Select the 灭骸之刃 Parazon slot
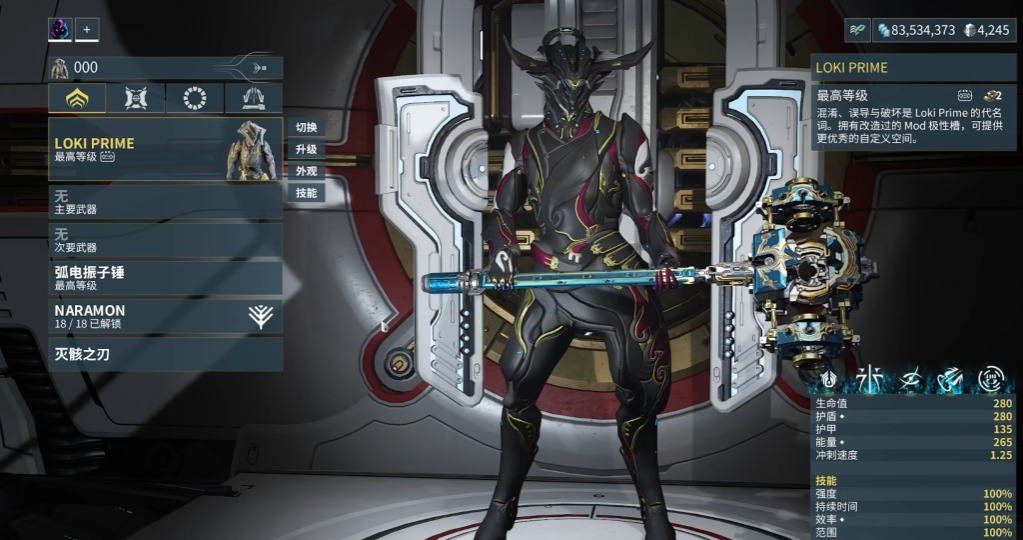The height and width of the screenshot is (540, 1023). (x=165, y=354)
